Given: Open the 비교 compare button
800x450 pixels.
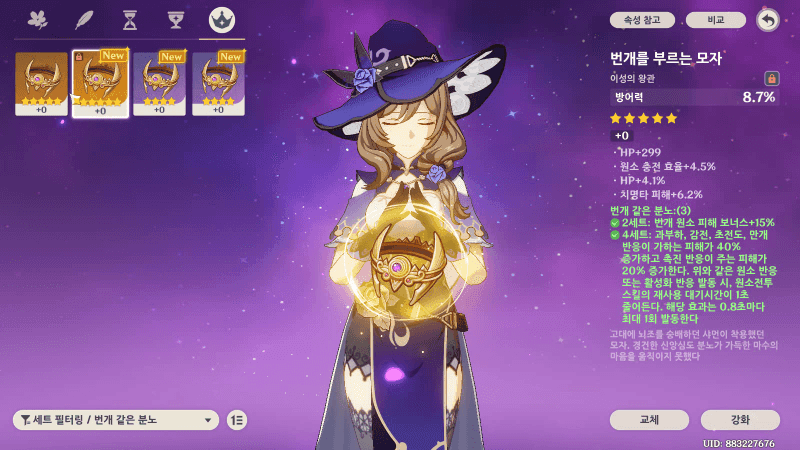Looking at the screenshot, I should 716,20.
